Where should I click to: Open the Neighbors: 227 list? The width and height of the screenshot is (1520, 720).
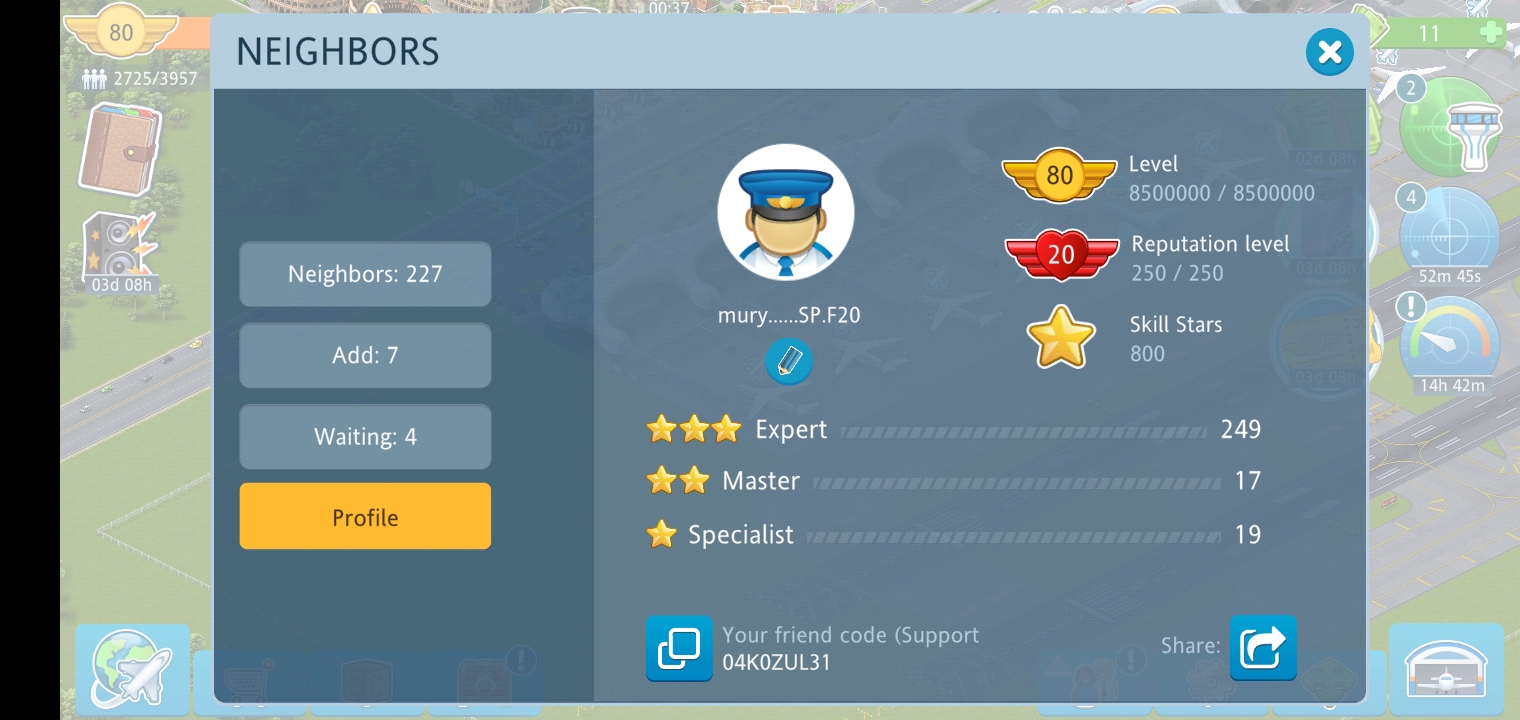(365, 274)
